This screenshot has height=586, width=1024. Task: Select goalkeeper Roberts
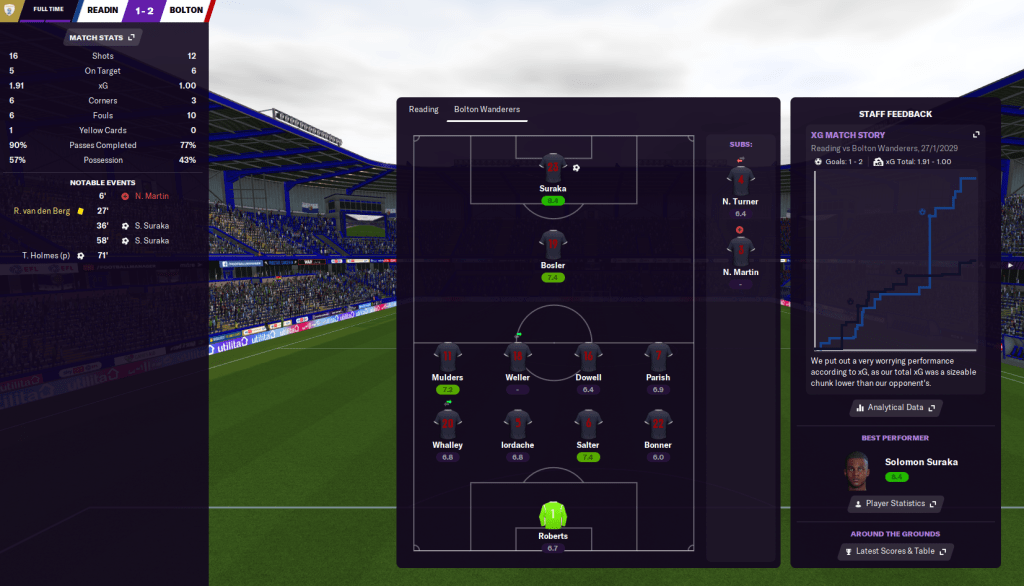point(553,514)
